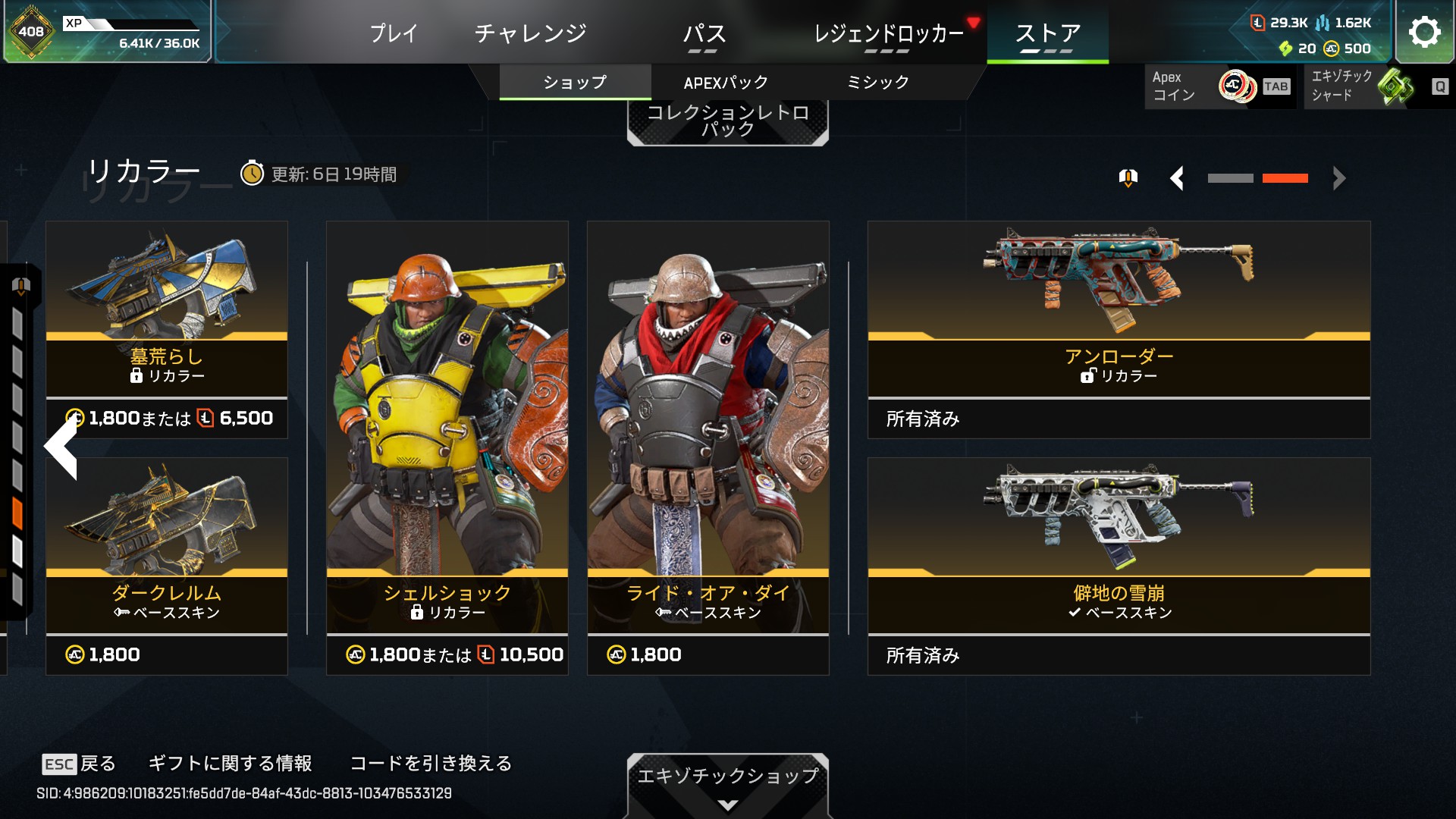This screenshot has height=819, width=1456.
Task: Select the 墓荒らし recolor weapon skin
Action: click(x=167, y=328)
